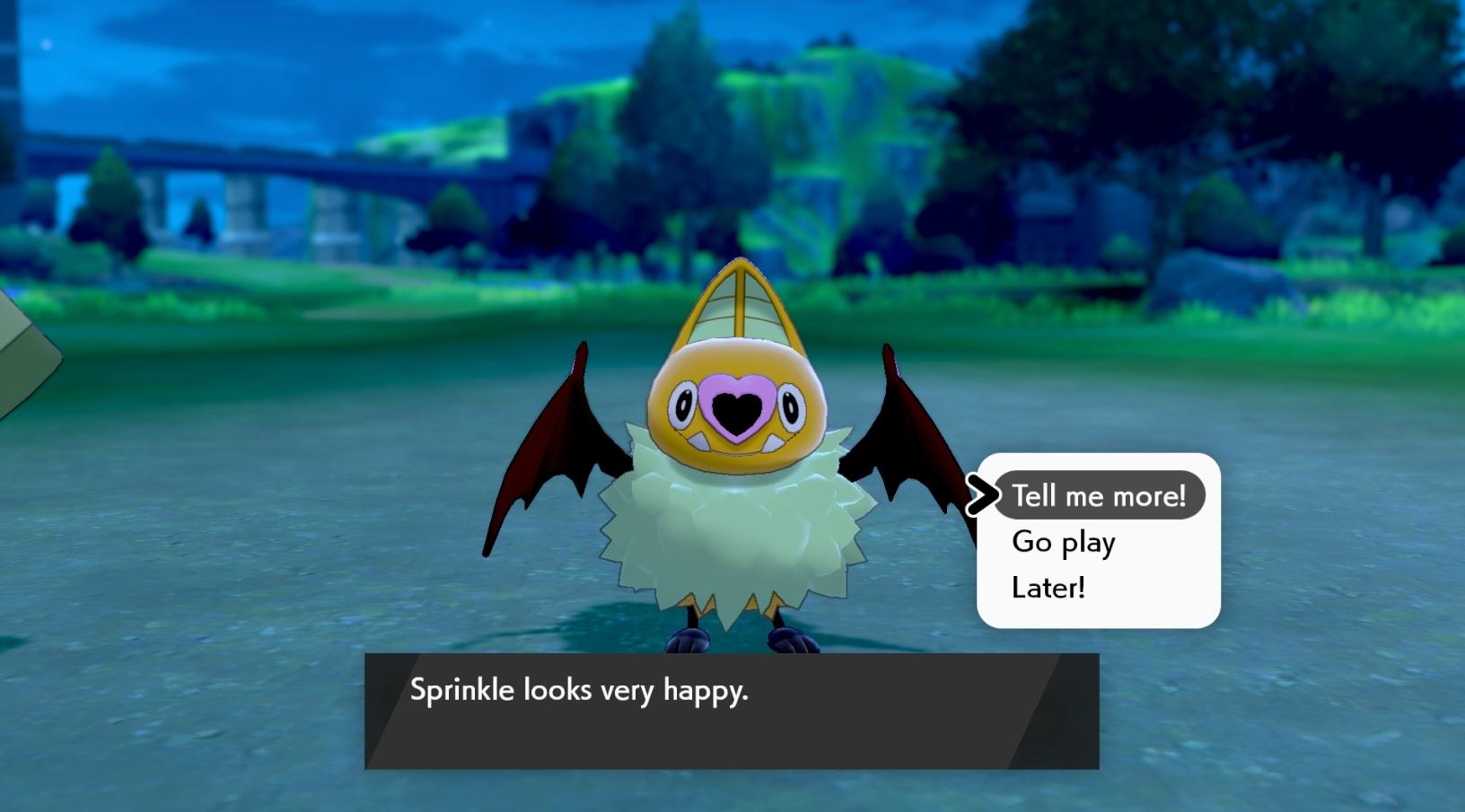
Task: Choose "Go play" from the choice menu
Action: (x=1062, y=541)
